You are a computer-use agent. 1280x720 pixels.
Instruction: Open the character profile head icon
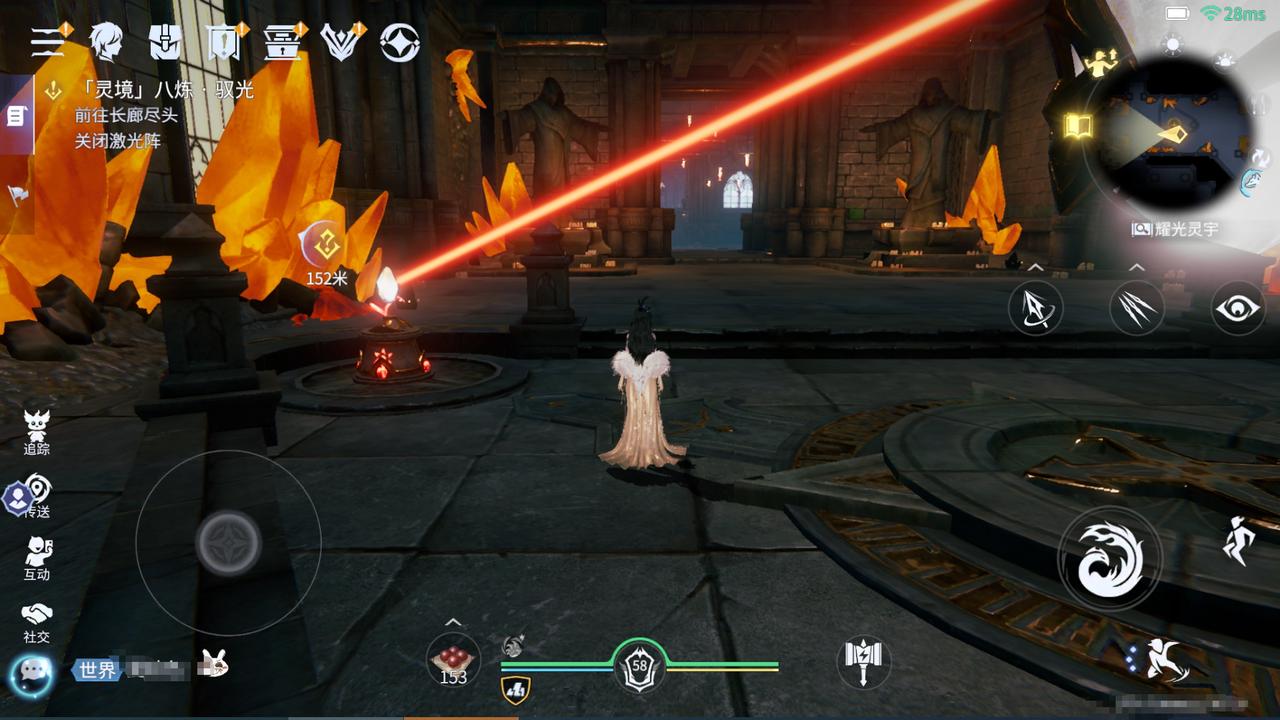pos(105,42)
